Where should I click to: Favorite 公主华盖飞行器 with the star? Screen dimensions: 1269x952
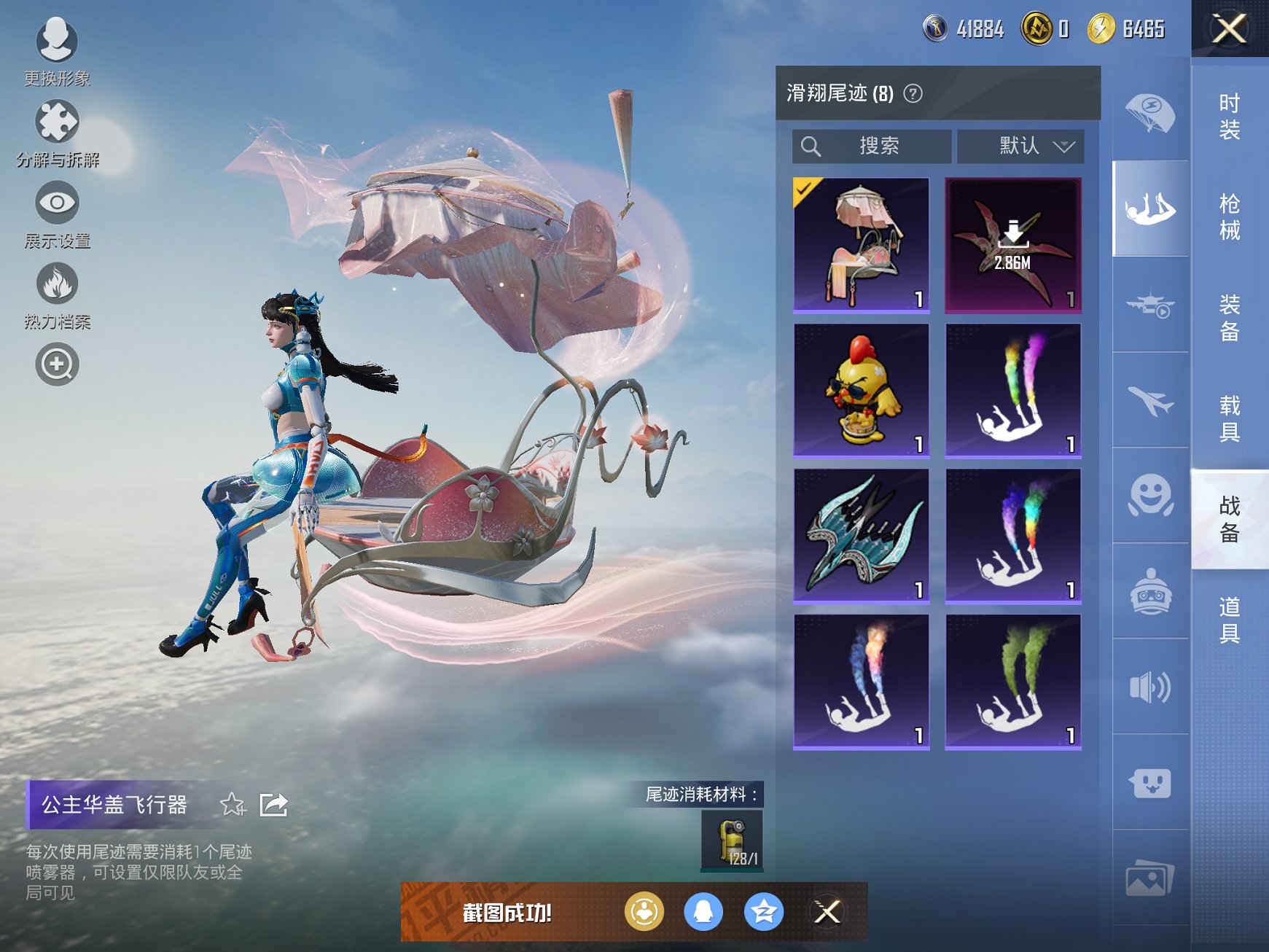coord(233,805)
